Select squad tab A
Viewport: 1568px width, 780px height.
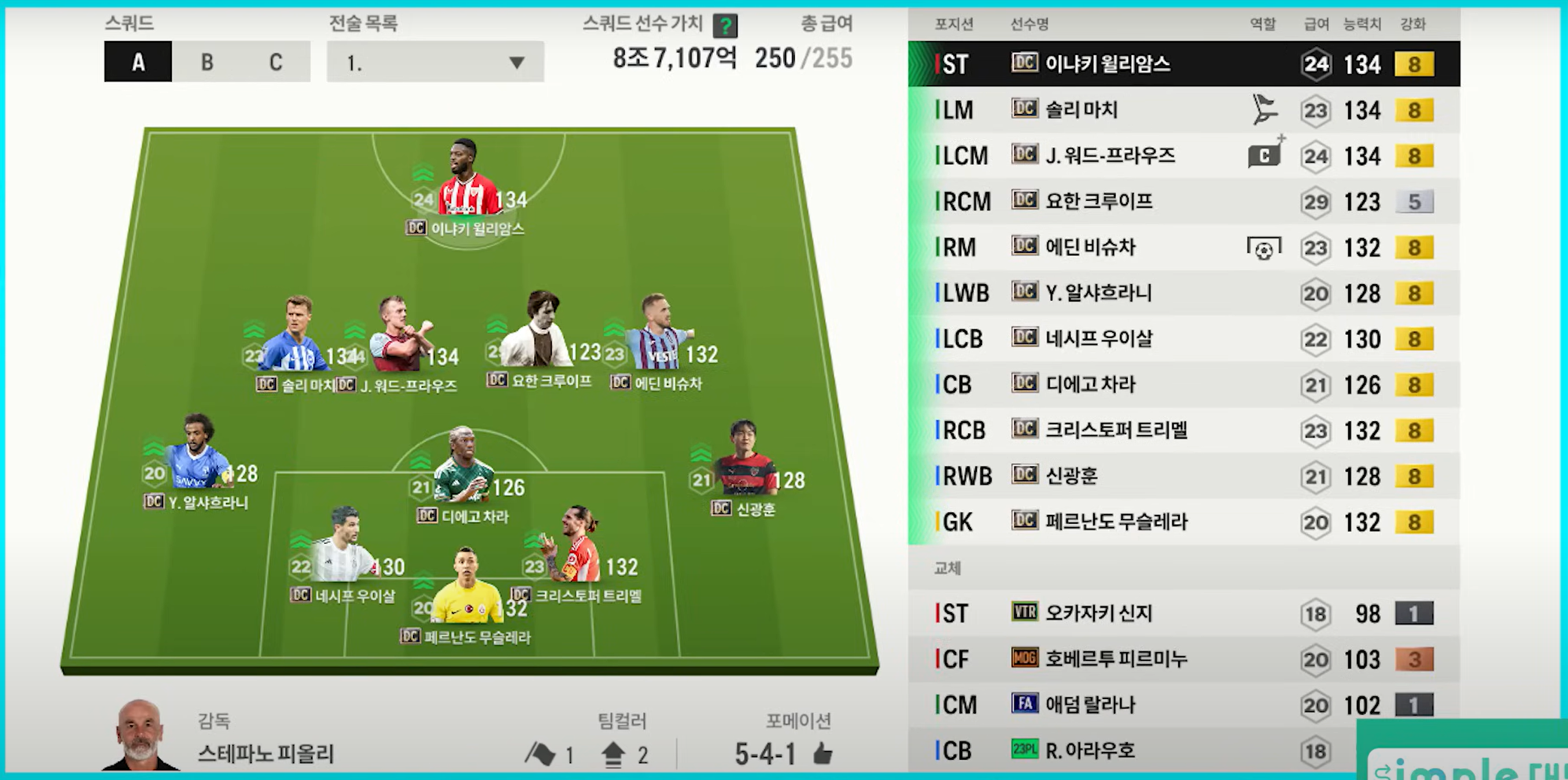pos(138,62)
